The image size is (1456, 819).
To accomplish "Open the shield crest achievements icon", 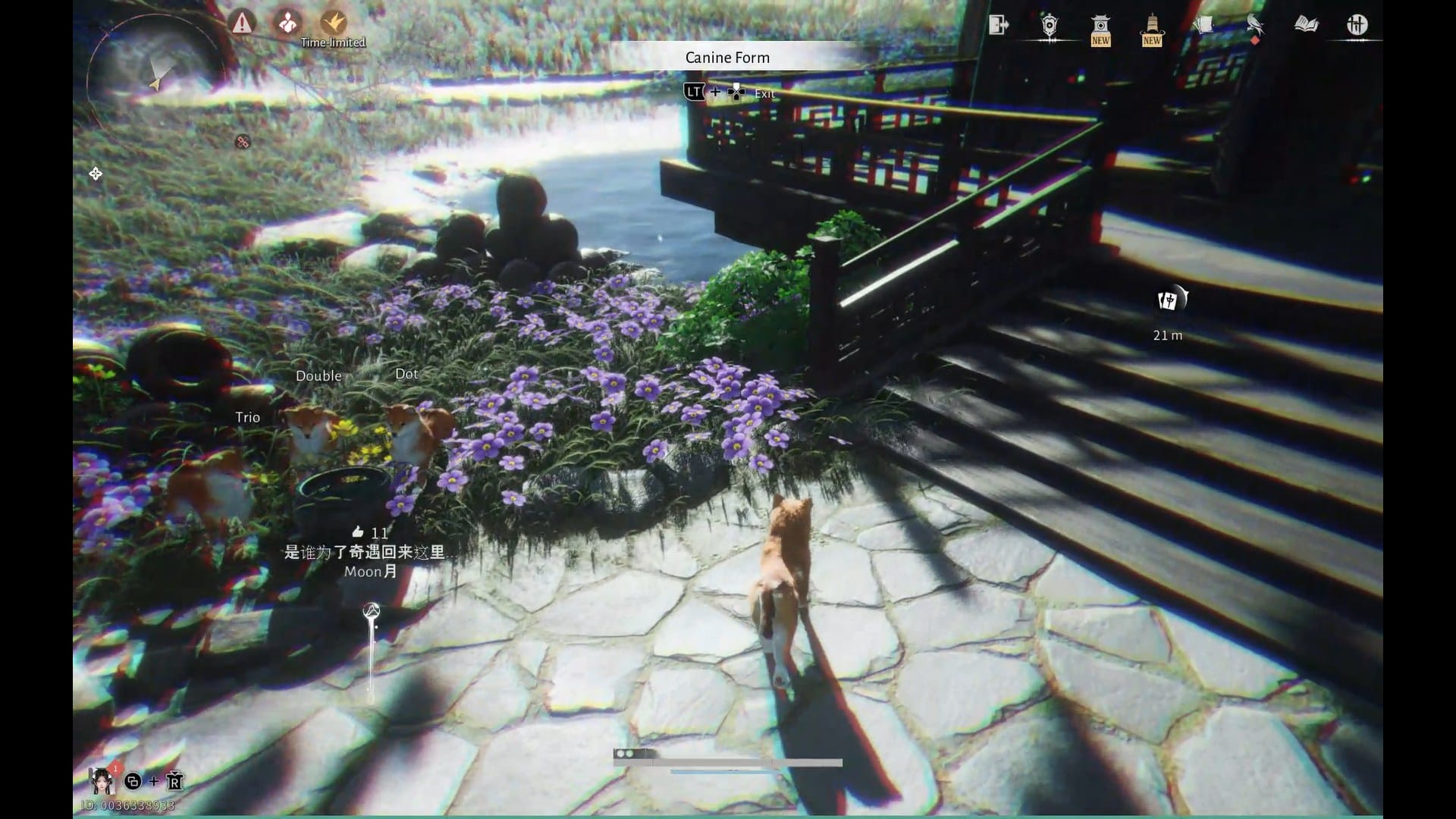I will coord(1049,24).
